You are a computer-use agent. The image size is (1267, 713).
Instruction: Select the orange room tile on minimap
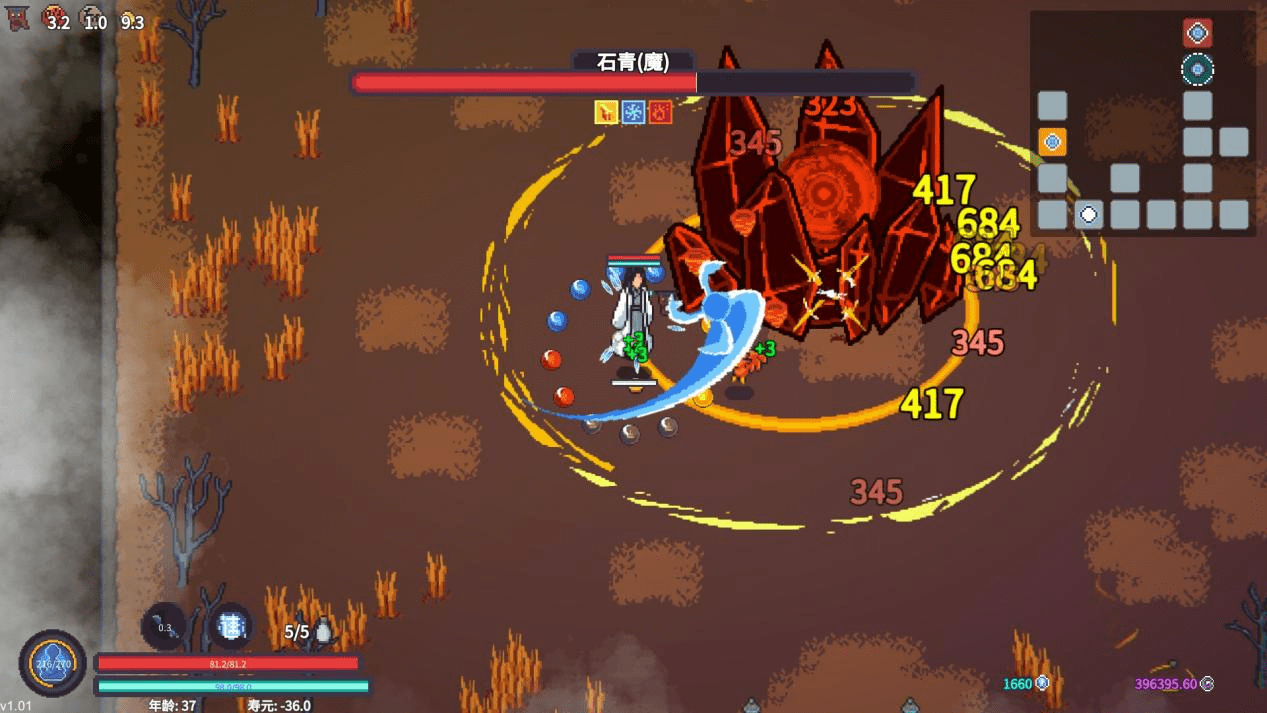pyautogui.click(x=1052, y=142)
